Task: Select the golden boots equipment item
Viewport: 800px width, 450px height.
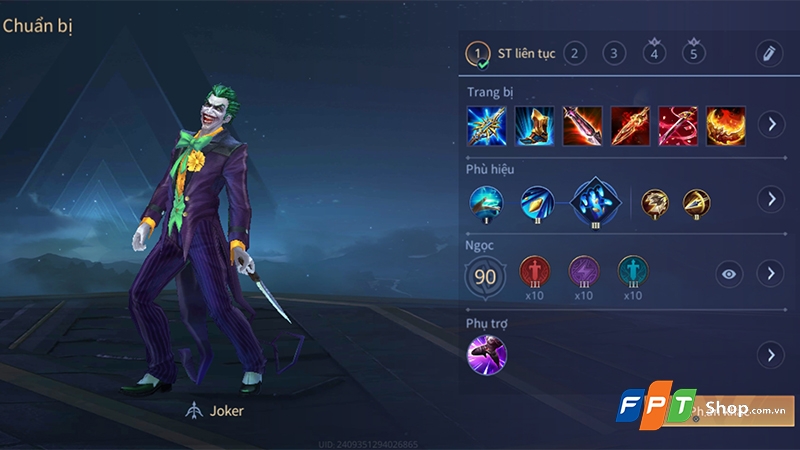Action: point(534,125)
